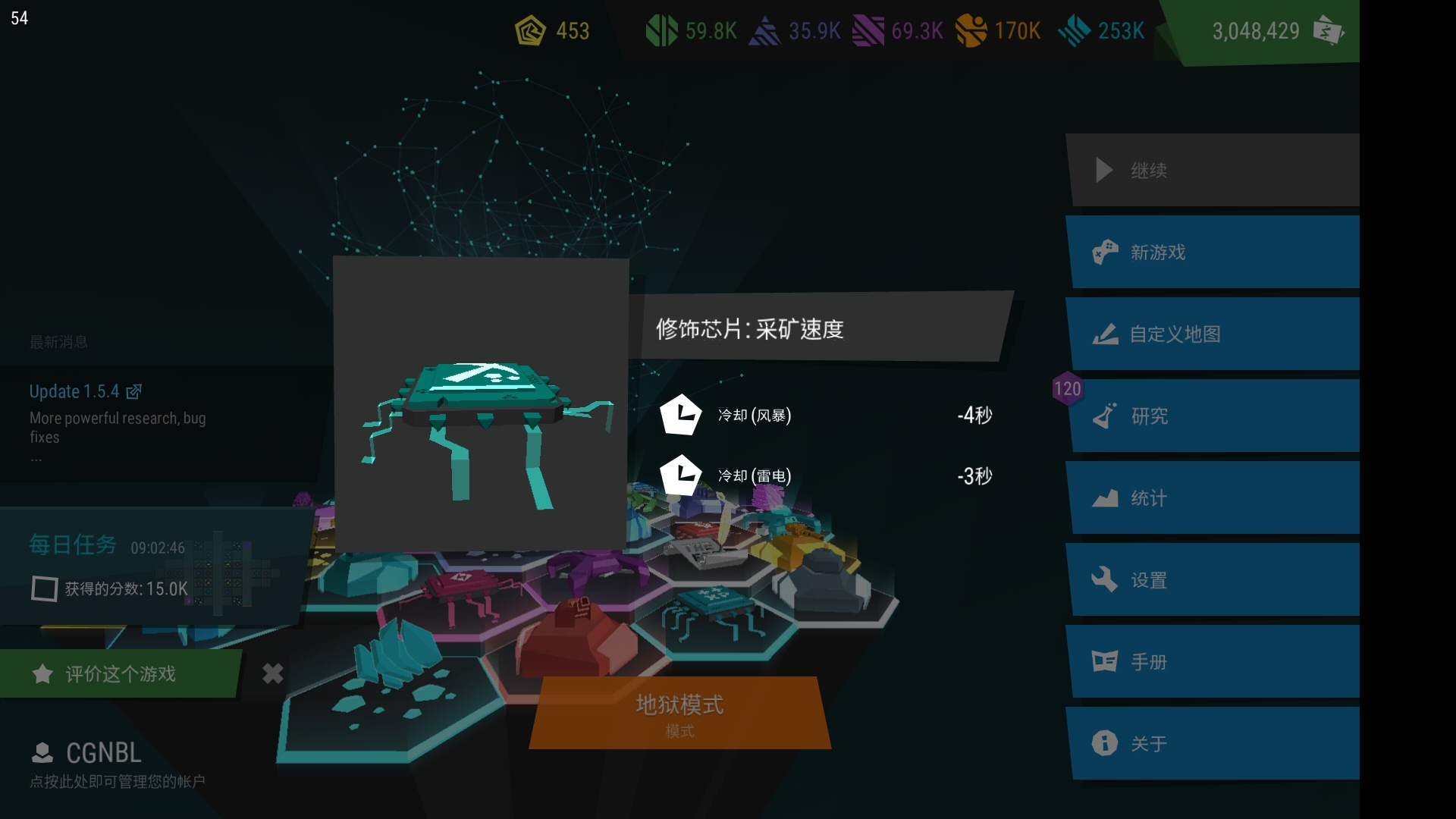This screenshot has width=1456, height=819.
Task: Click the wrench icon for 设置
Action: (1106, 579)
